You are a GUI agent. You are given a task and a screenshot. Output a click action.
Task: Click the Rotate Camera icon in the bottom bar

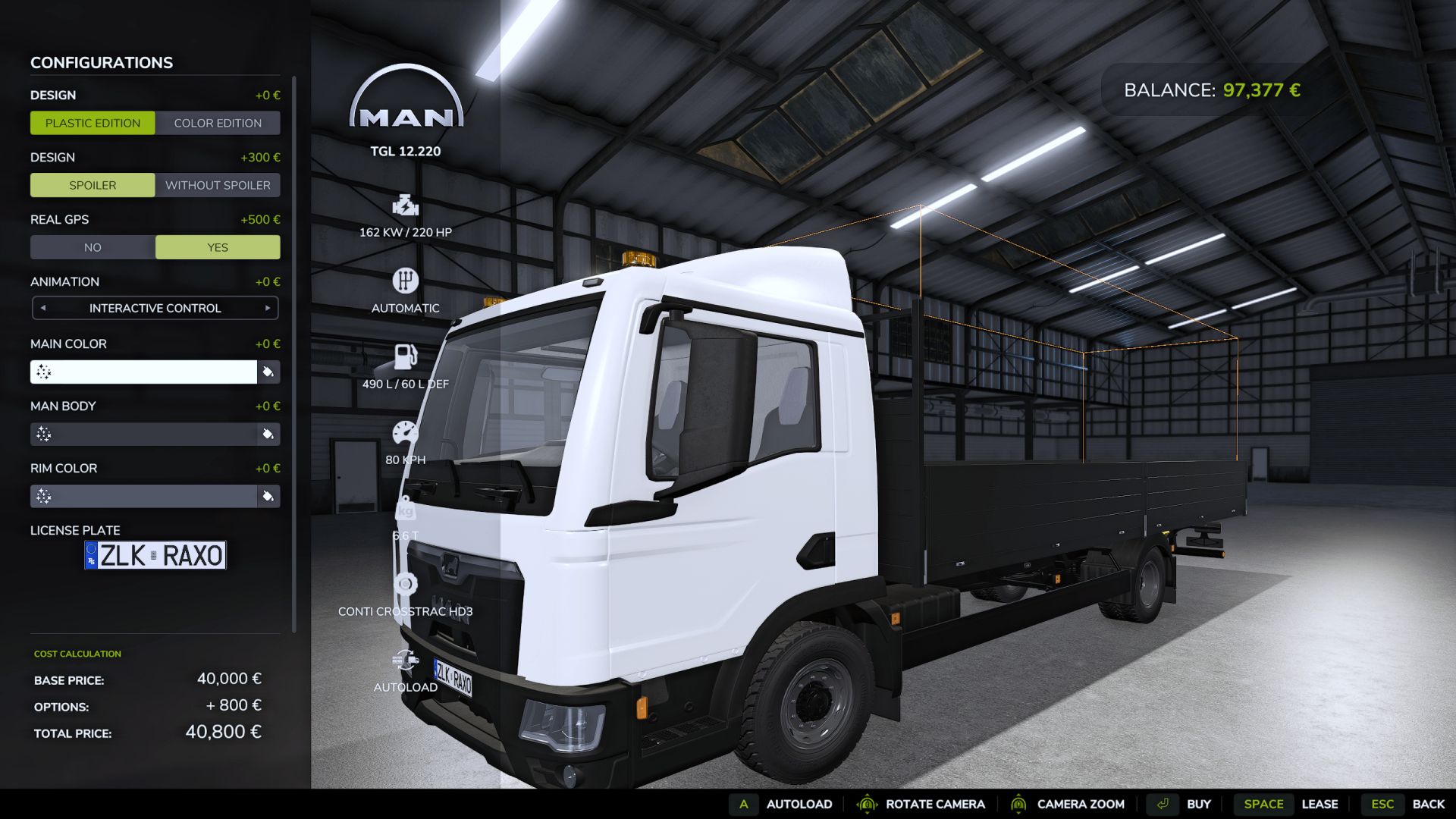point(866,804)
